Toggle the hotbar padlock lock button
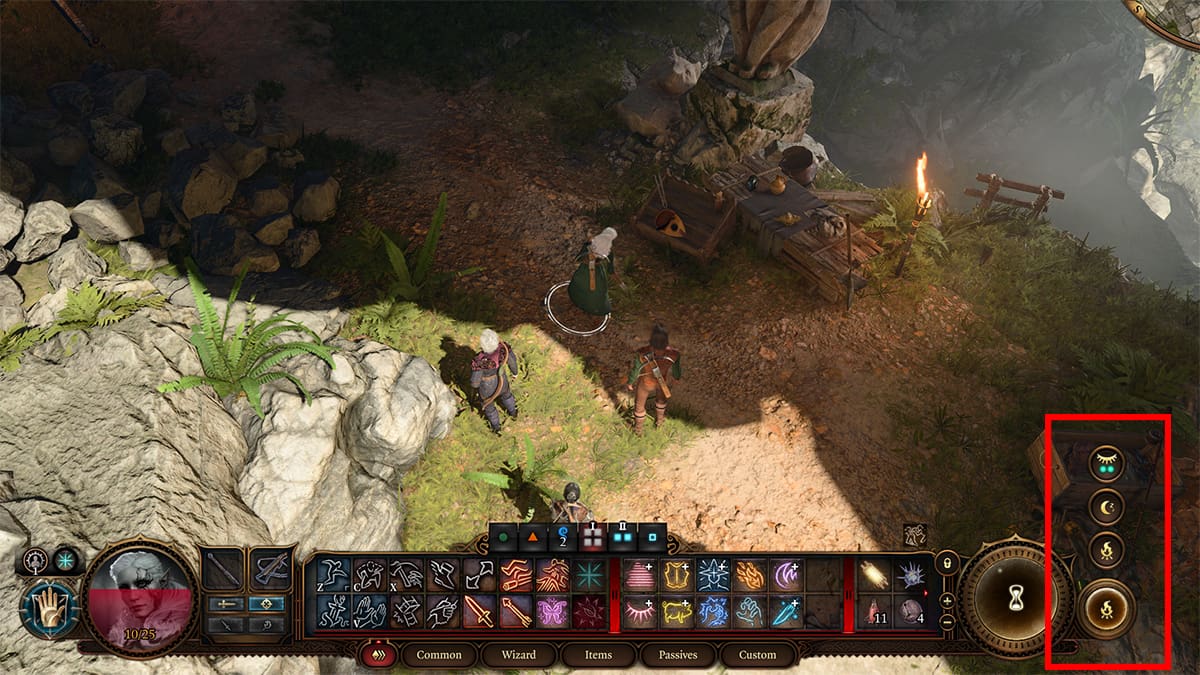 tap(946, 565)
